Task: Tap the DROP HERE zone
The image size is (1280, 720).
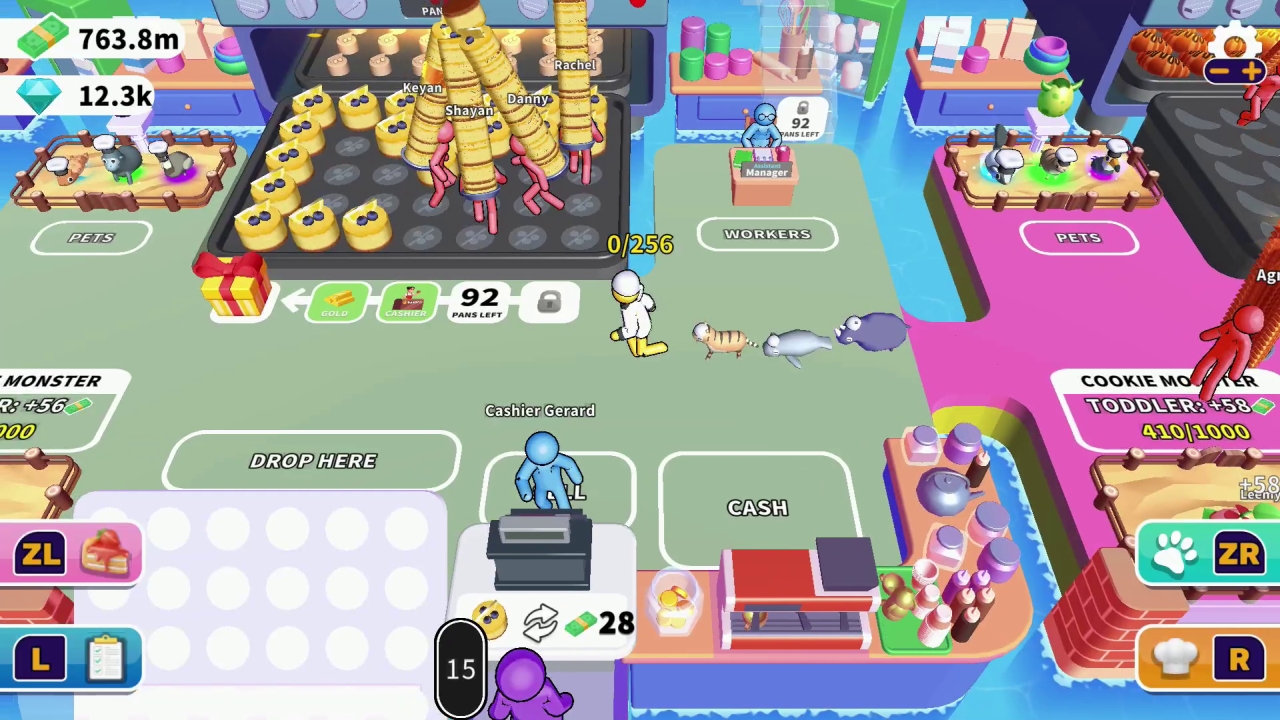Action: (313, 460)
